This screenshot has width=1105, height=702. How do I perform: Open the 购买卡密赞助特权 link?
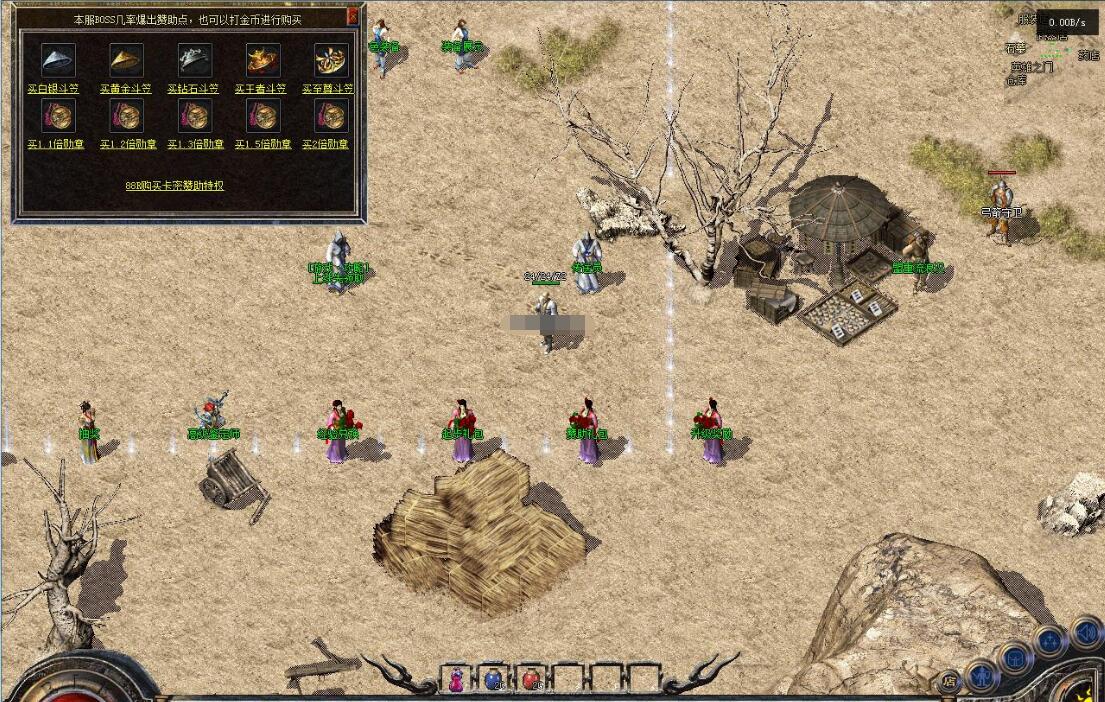[175, 186]
